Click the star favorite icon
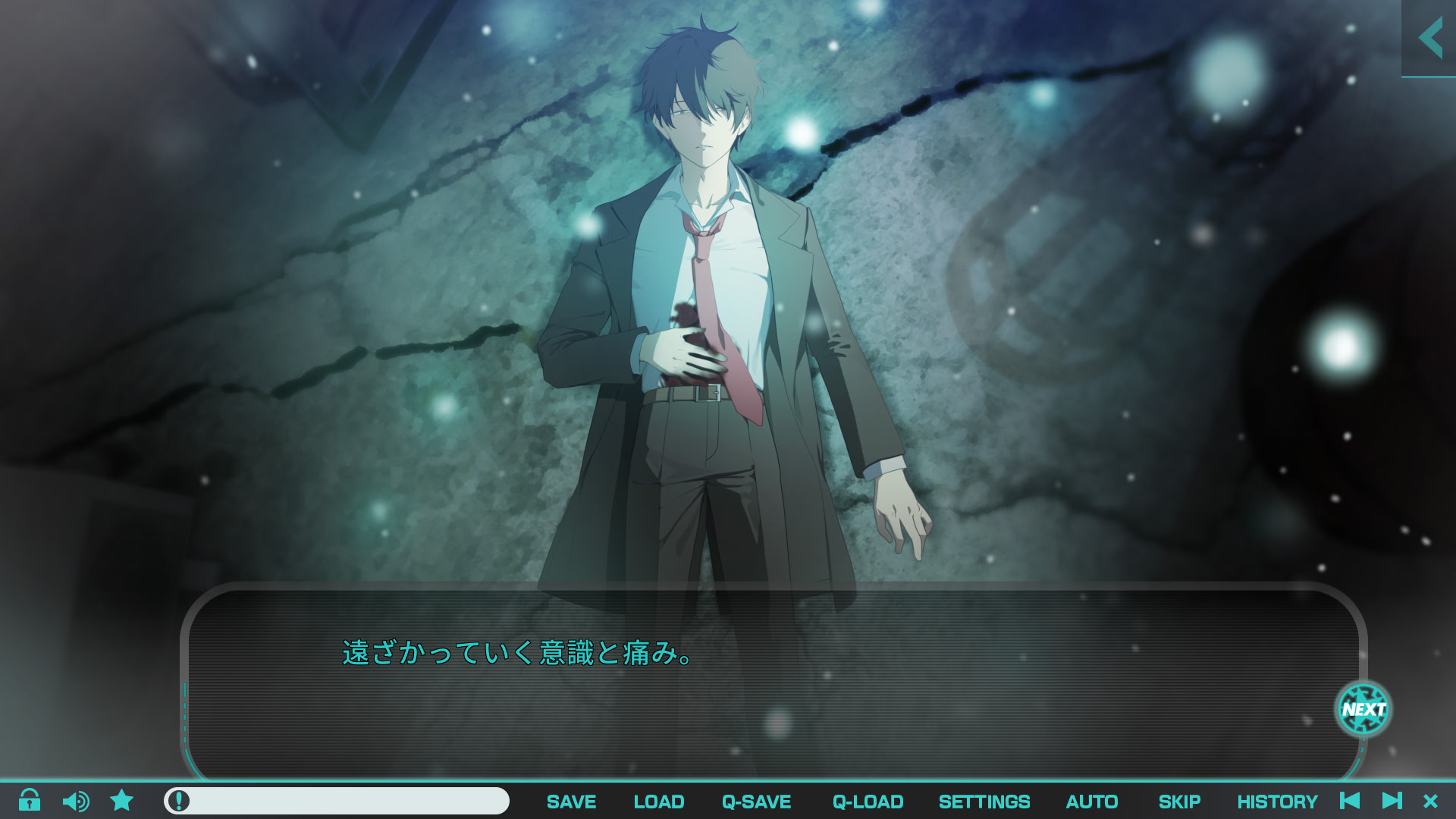Image resolution: width=1456 pixels, height=819 pixels. tap(121, 801)
